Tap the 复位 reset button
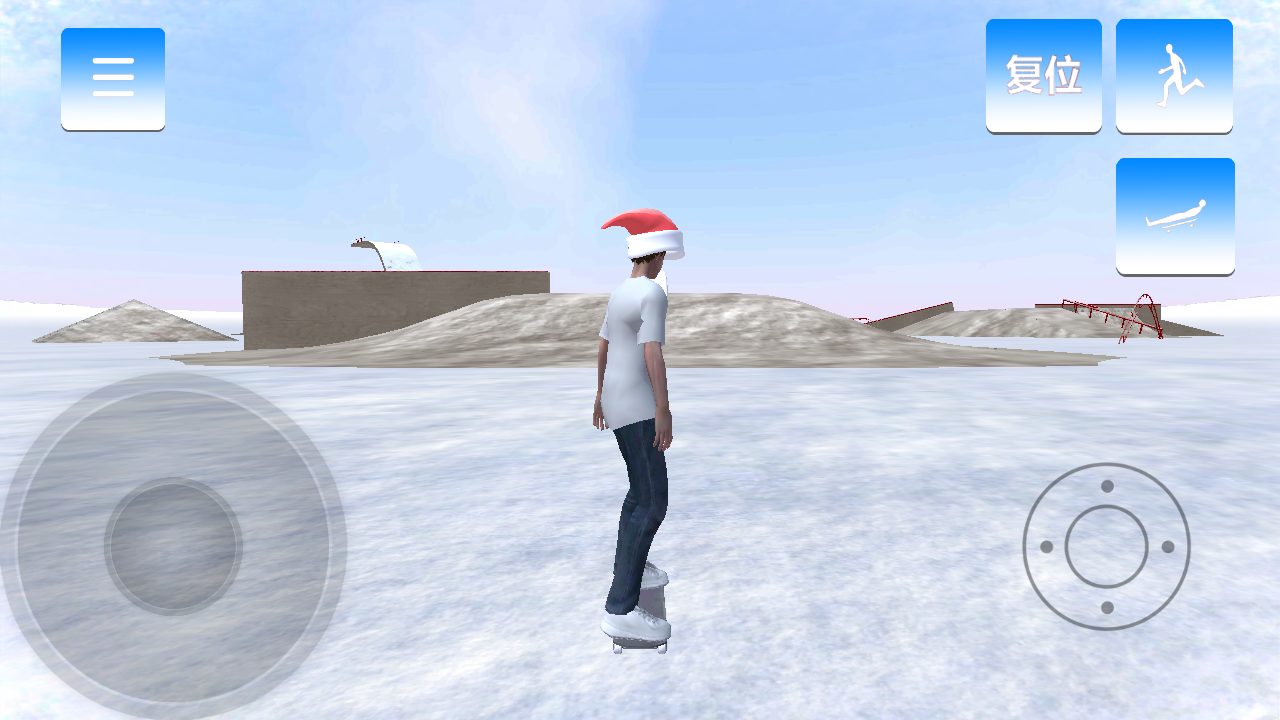 tap(1043, 74)
